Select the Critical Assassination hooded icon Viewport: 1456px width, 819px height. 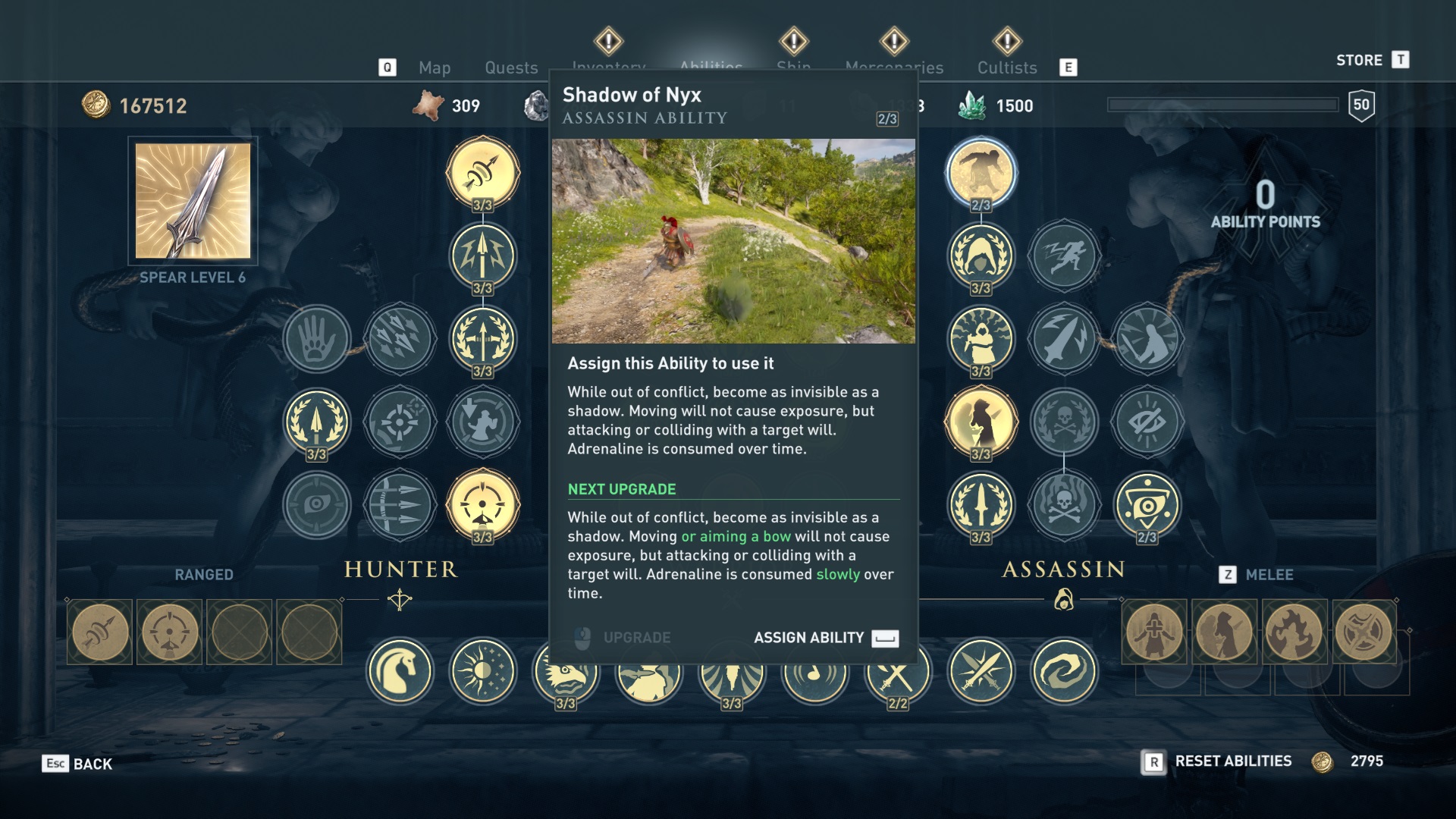pyautogui.click(x=981, y=257)
